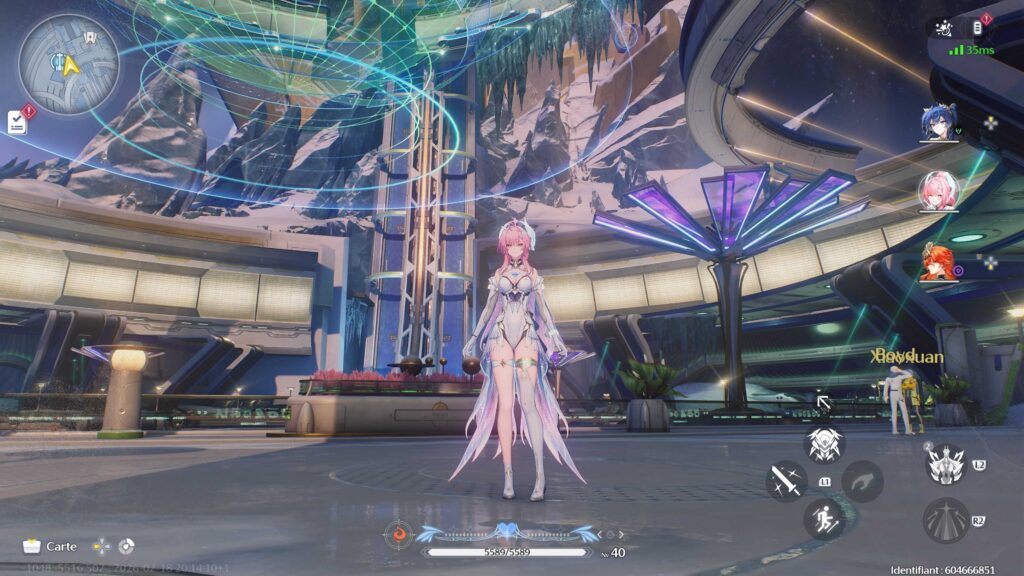Select the pink-haired character portrait
This screenshot has width=1024, height=576.
pos(939,191)
